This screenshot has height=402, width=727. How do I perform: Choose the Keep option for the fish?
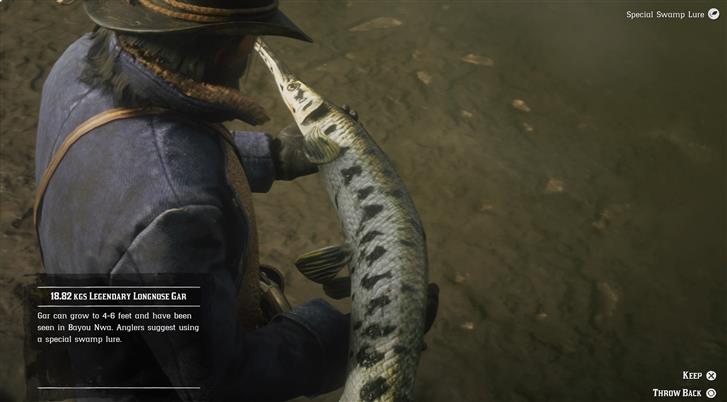coord(699,375)
